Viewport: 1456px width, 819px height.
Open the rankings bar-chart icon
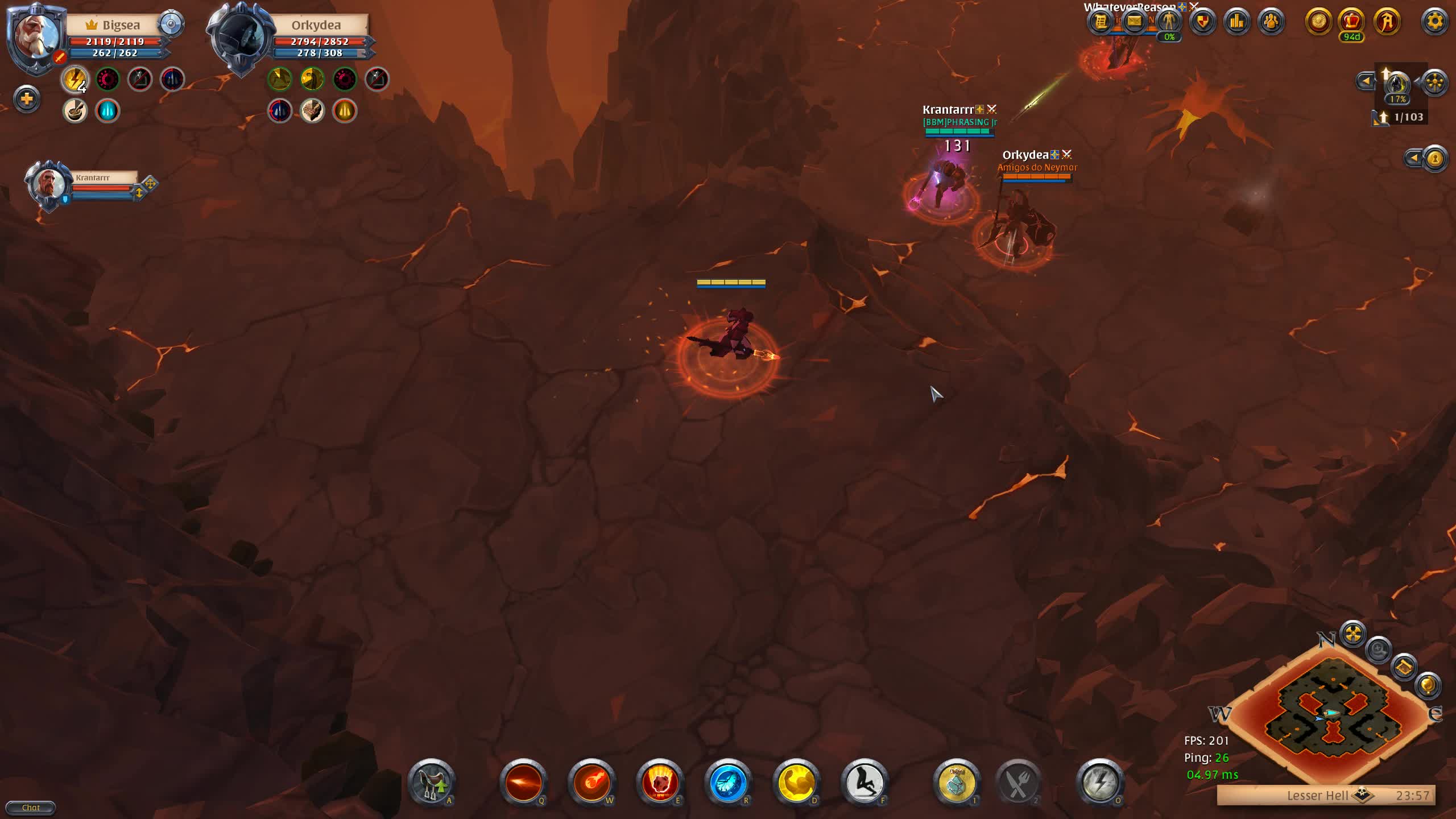tap(1238, 23)
